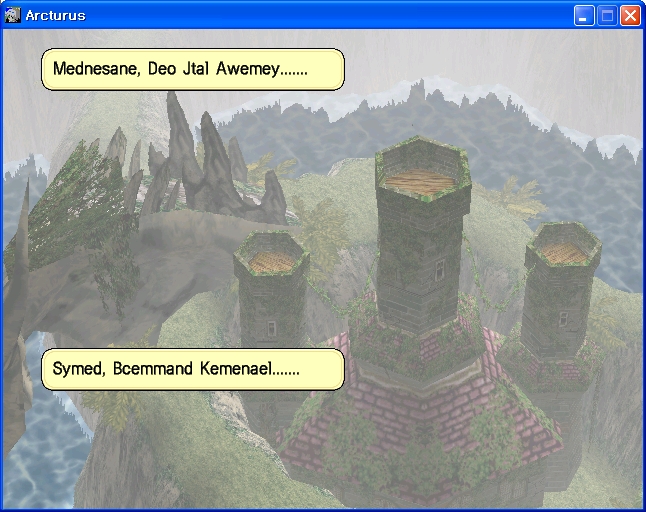This screenshot has width=646, height=512.
Task: Maximize the Arcturus window
Action: tap(607, 15)
